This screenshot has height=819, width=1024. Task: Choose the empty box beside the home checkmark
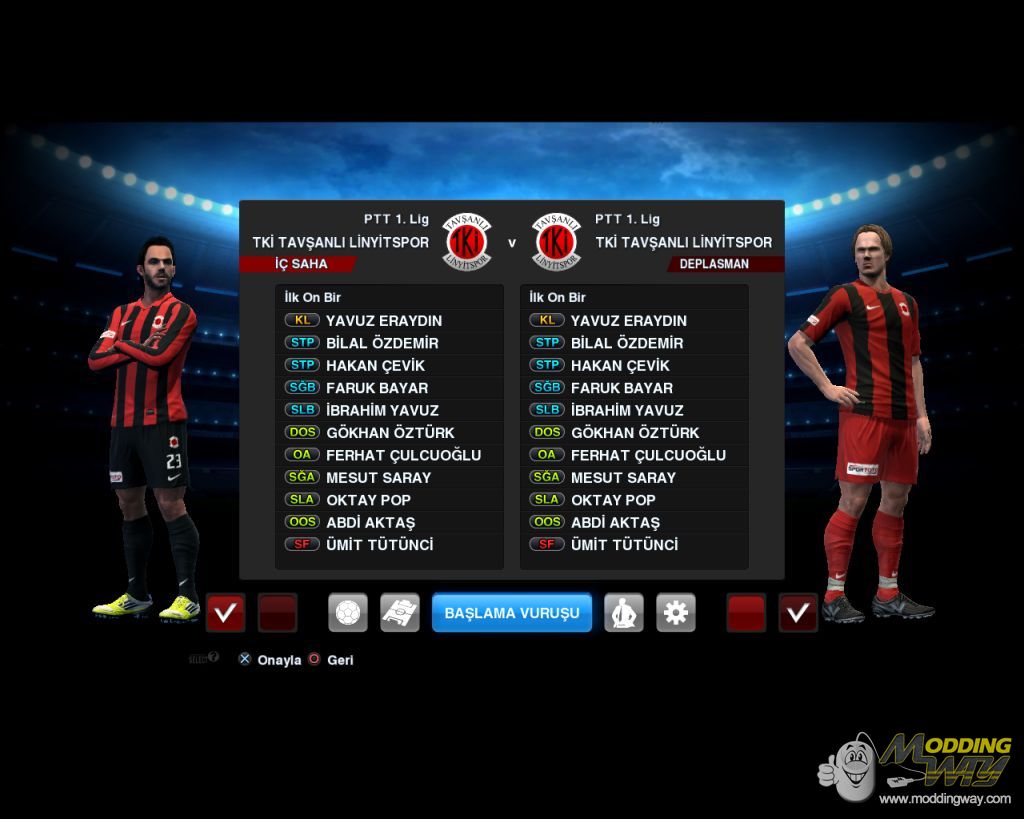coord(277,613)
